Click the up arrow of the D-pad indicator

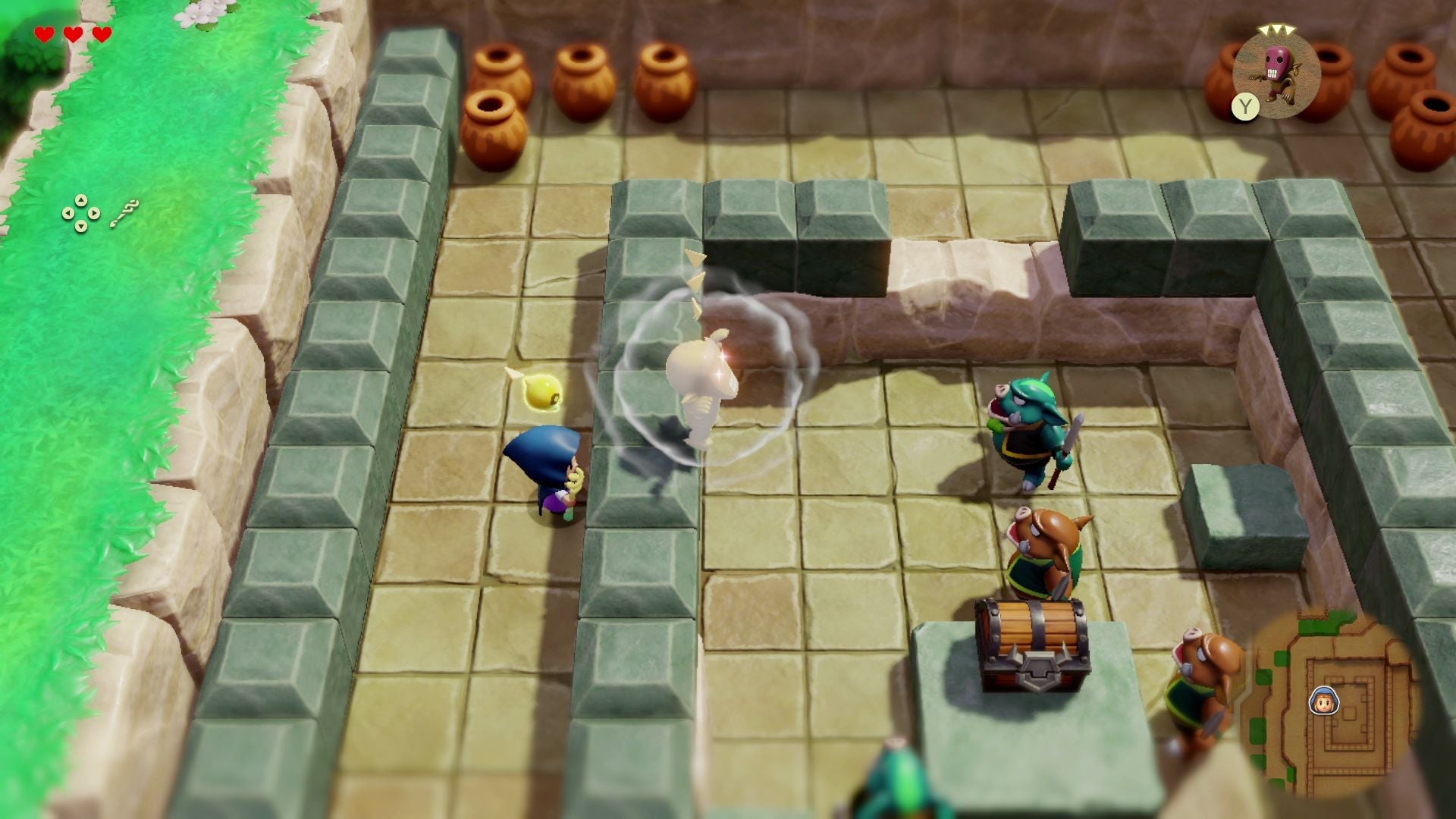(81, 200)
